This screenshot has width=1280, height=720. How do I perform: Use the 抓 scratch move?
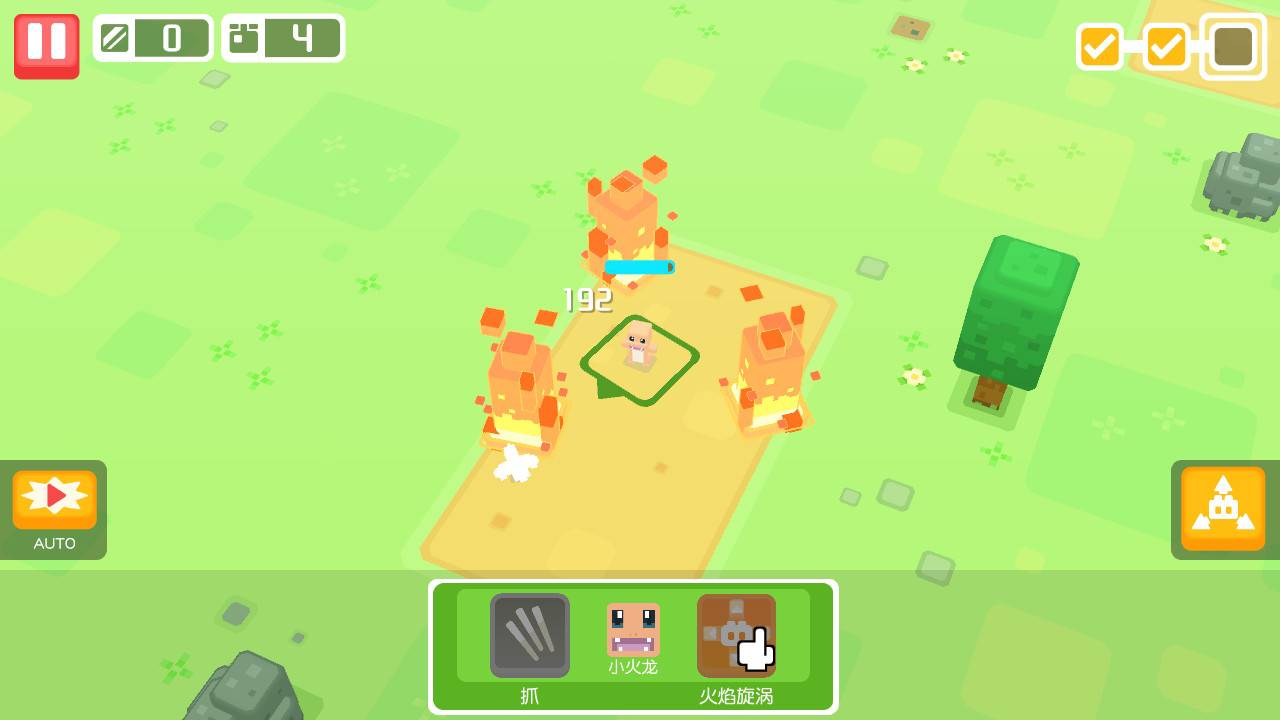530,635
